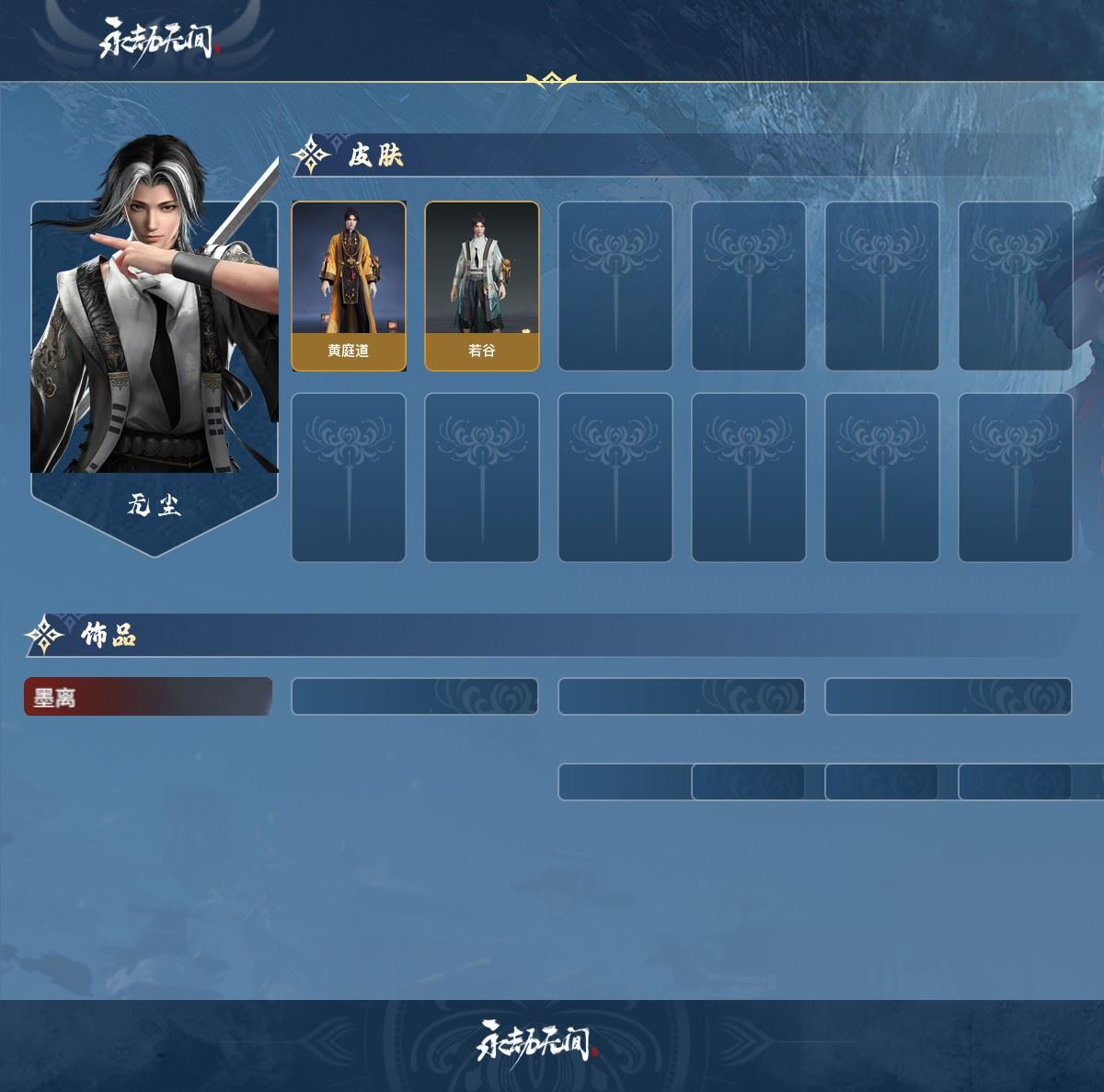Click the 永劫无间 logo in the header

pos(157,40)
